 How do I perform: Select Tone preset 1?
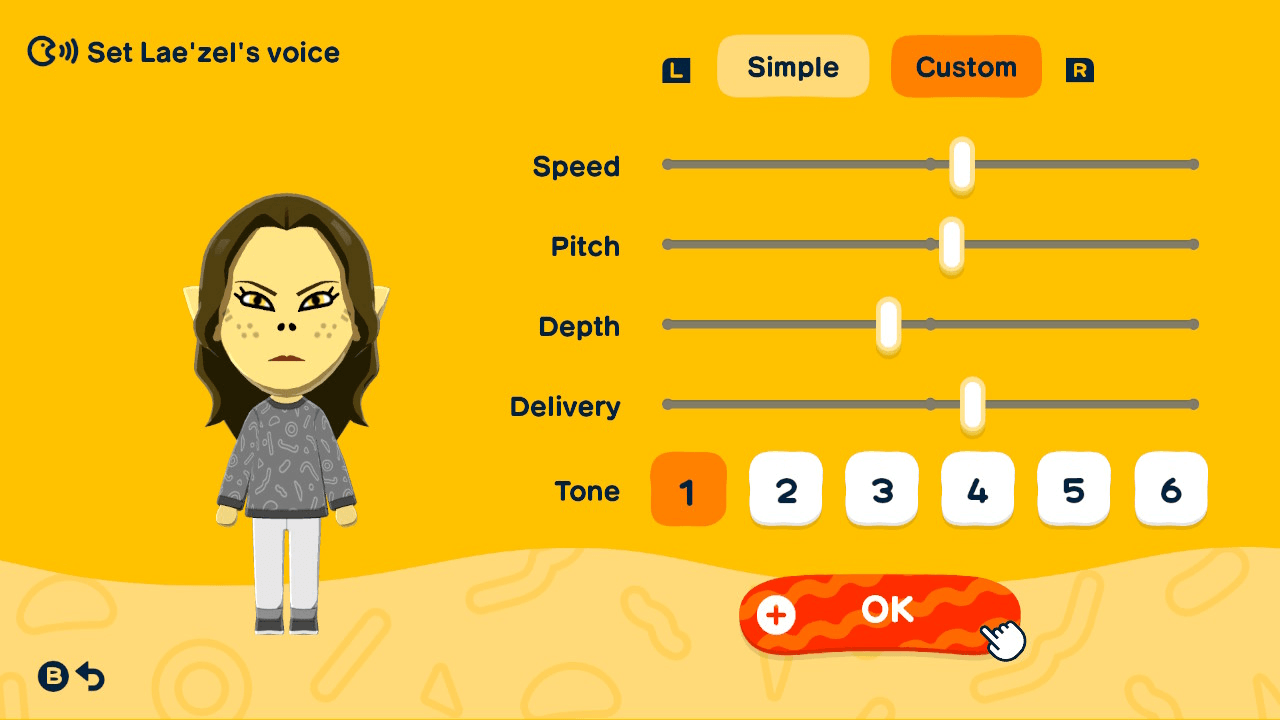tap(688, 489)
